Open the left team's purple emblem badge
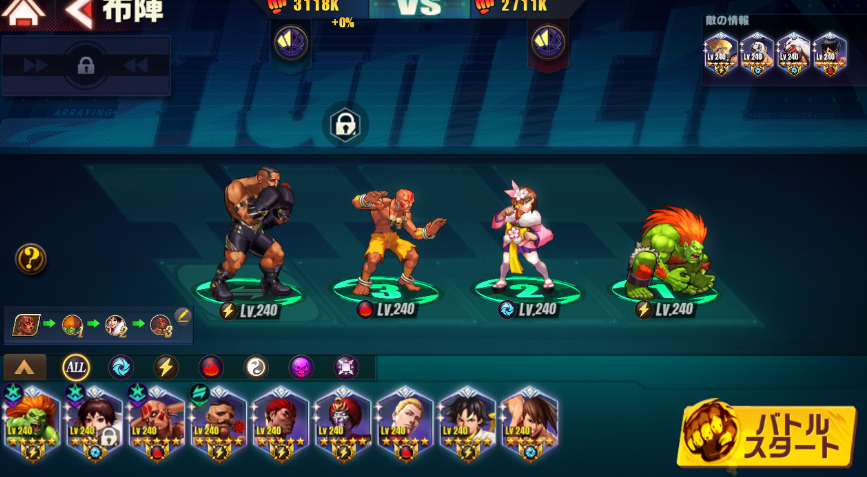Screen dimensions: 867x477 [x=291, y=42]
